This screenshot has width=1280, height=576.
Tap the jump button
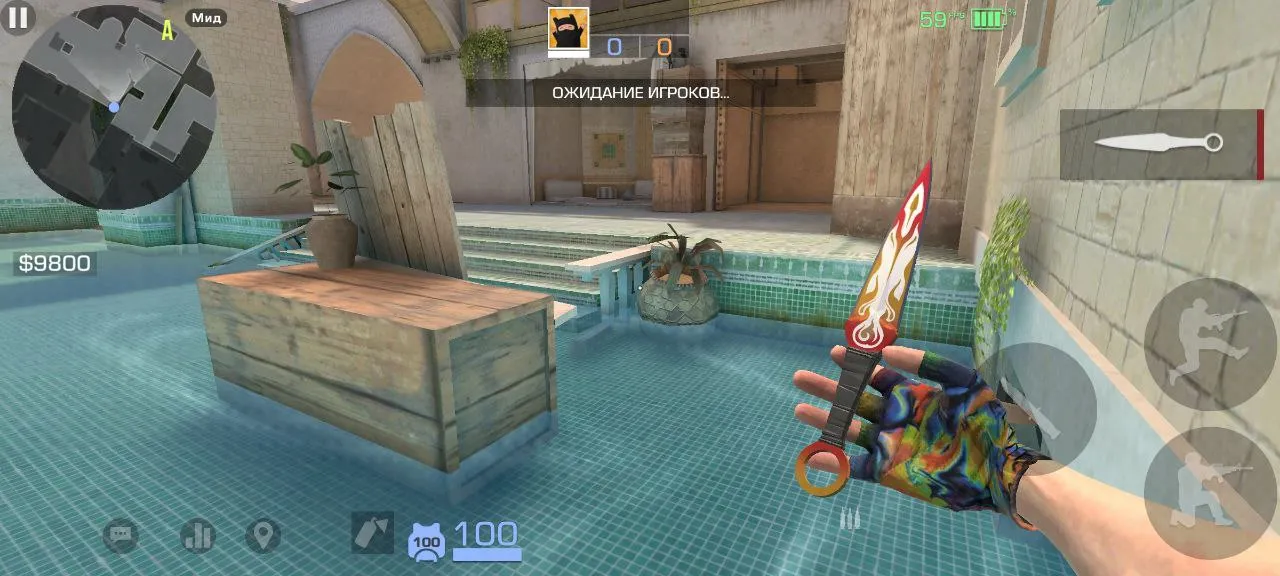click(1209, 344)
